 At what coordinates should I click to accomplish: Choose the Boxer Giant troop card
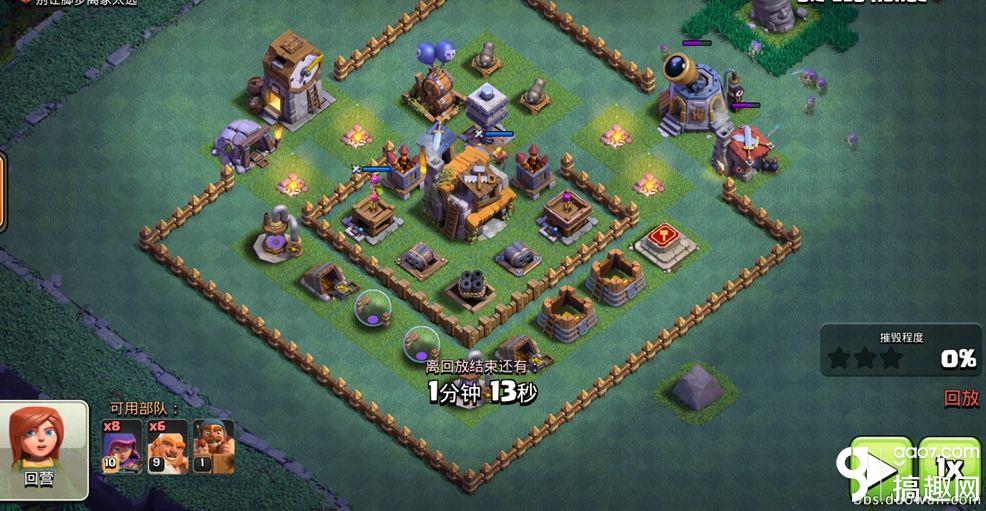(x=168, y=445)
